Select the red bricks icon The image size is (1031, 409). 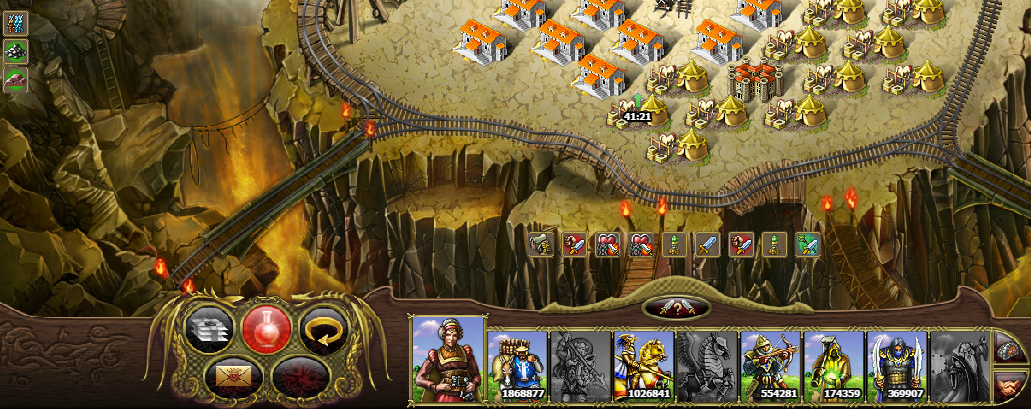coord(15,79)
